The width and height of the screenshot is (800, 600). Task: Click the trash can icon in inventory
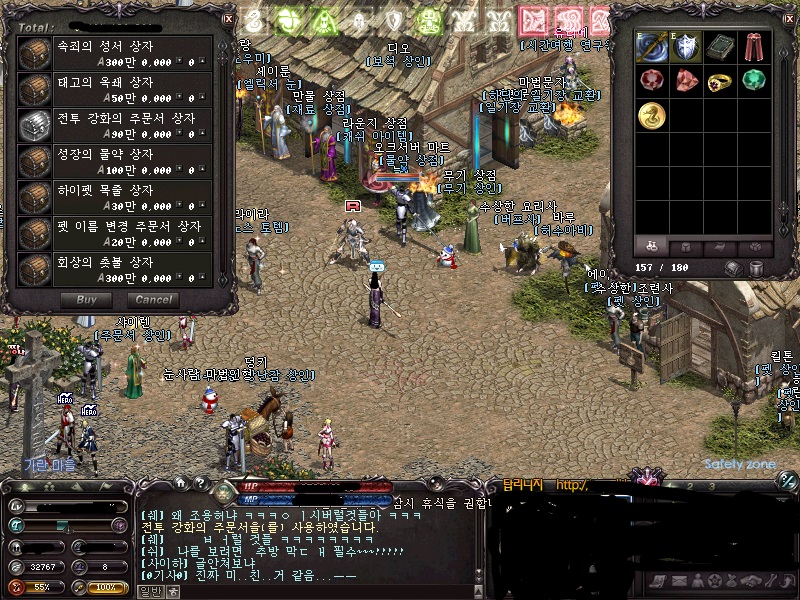(758, 268)
